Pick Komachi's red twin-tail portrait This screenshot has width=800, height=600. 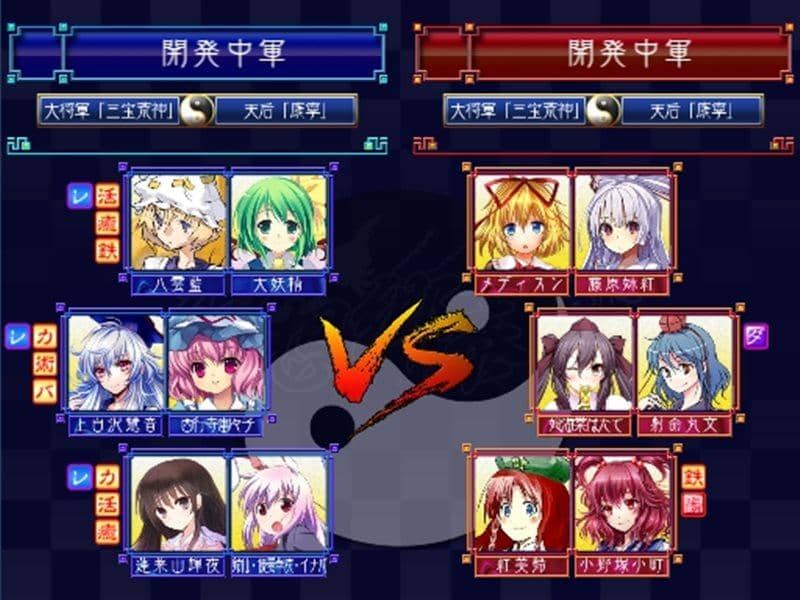(x=623, y=502)
